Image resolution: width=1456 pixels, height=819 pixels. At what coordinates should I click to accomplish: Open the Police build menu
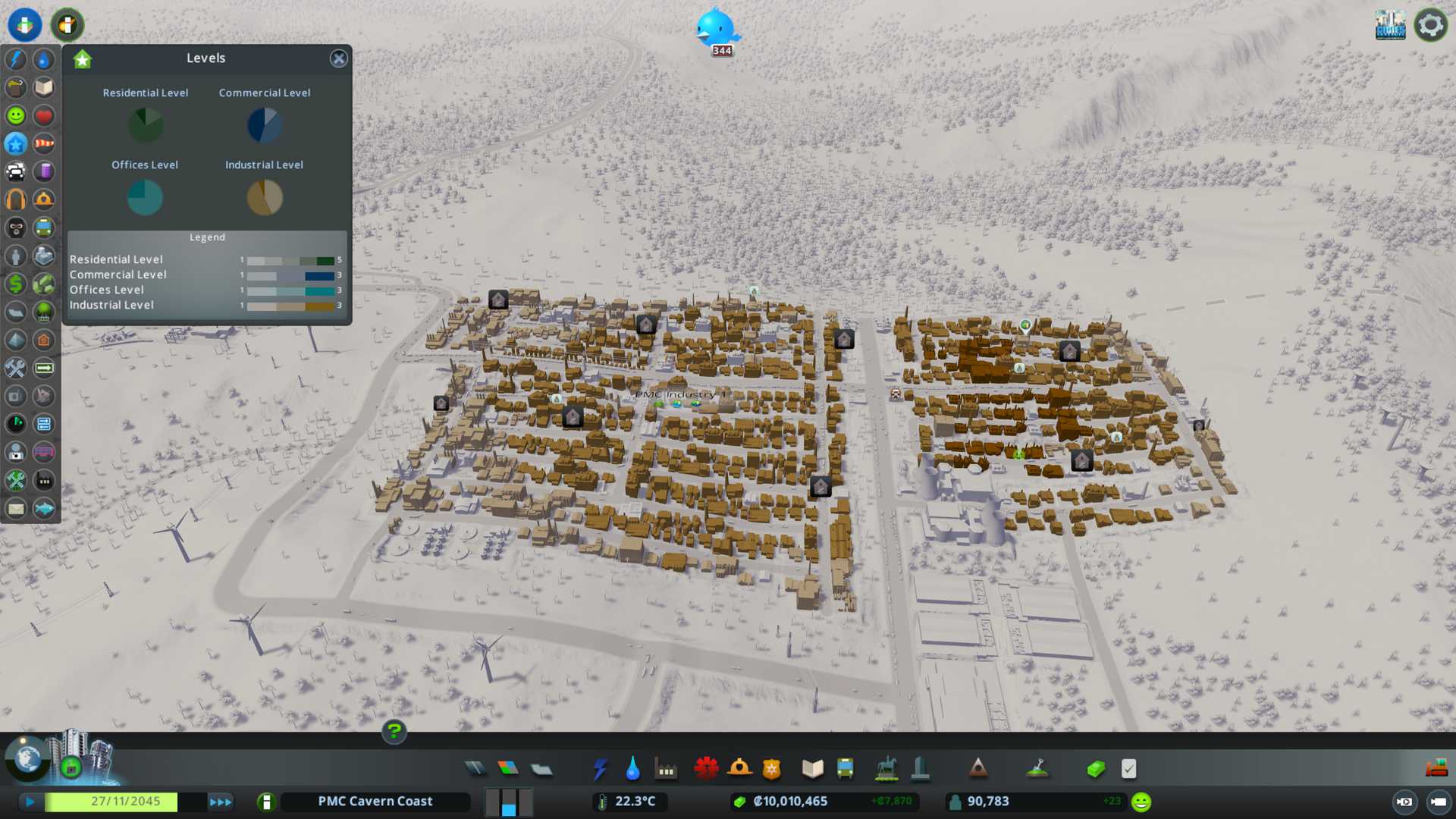point(771,769)
